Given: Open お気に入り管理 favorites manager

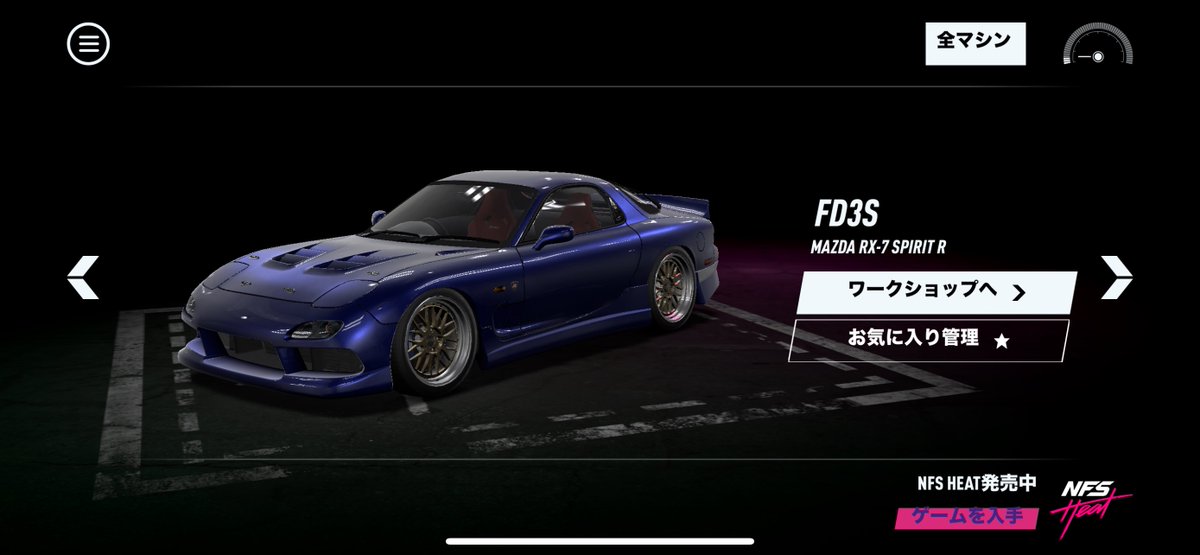Looking at the screenshot, I should (x=928, y=340).
